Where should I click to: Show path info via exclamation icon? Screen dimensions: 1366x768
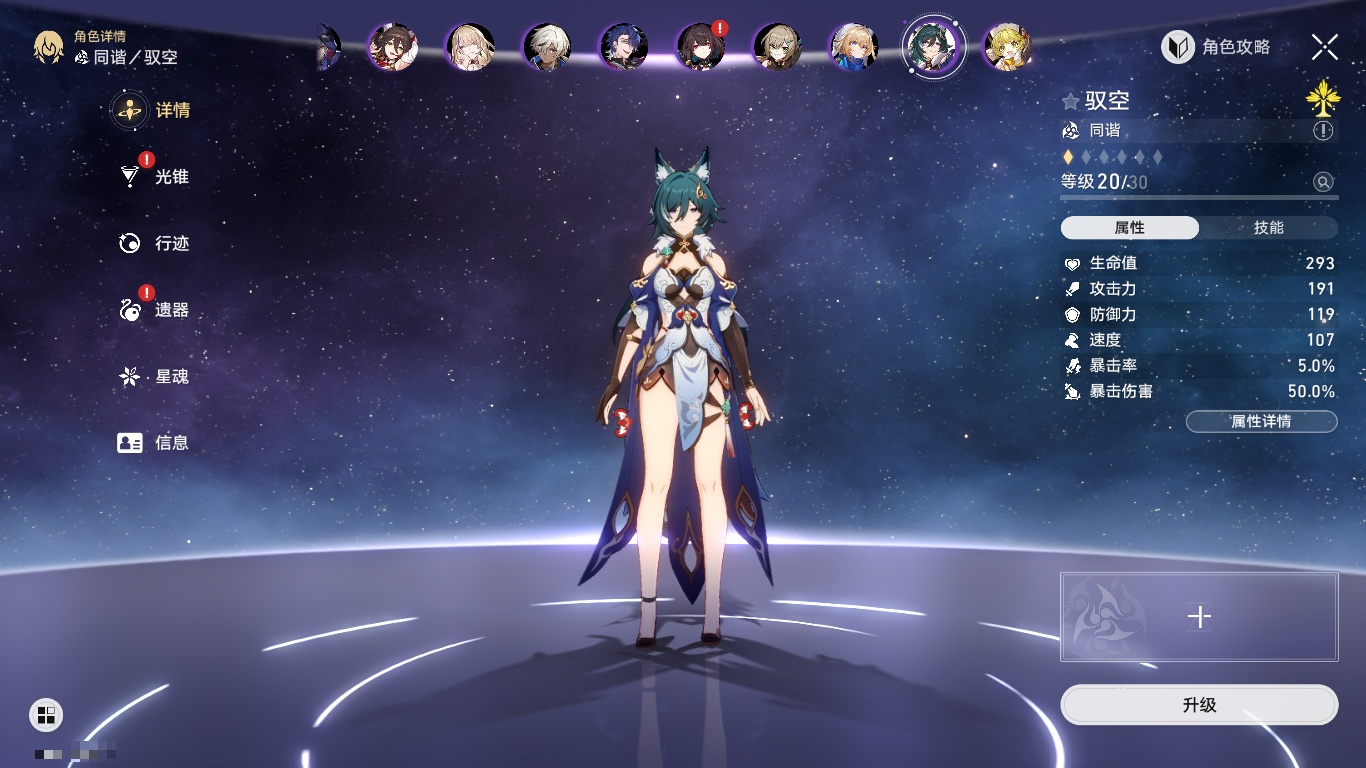click(1323, 131)
